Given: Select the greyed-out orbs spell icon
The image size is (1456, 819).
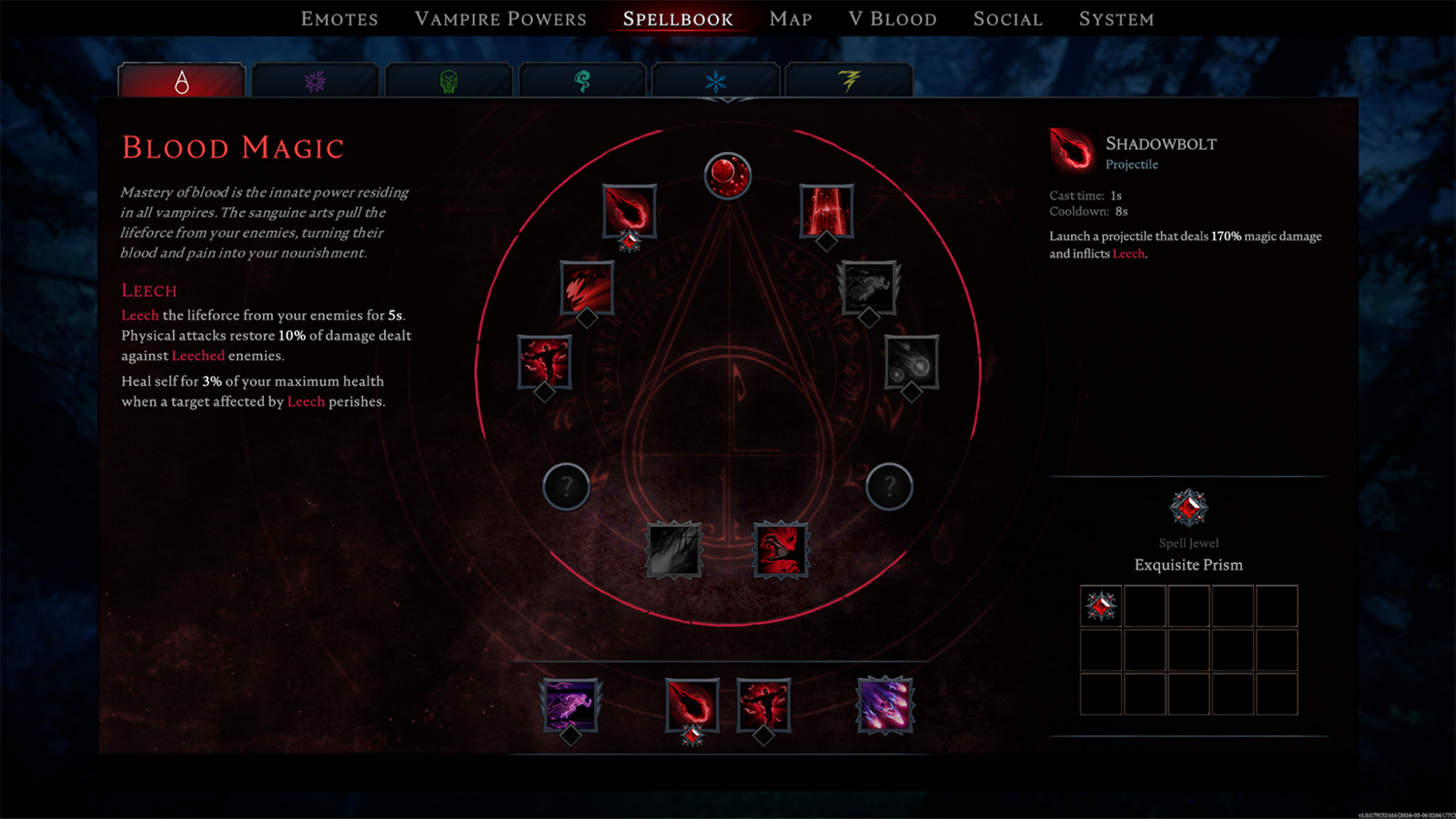Looking at the screenshot, I should [x=911, y=361].
